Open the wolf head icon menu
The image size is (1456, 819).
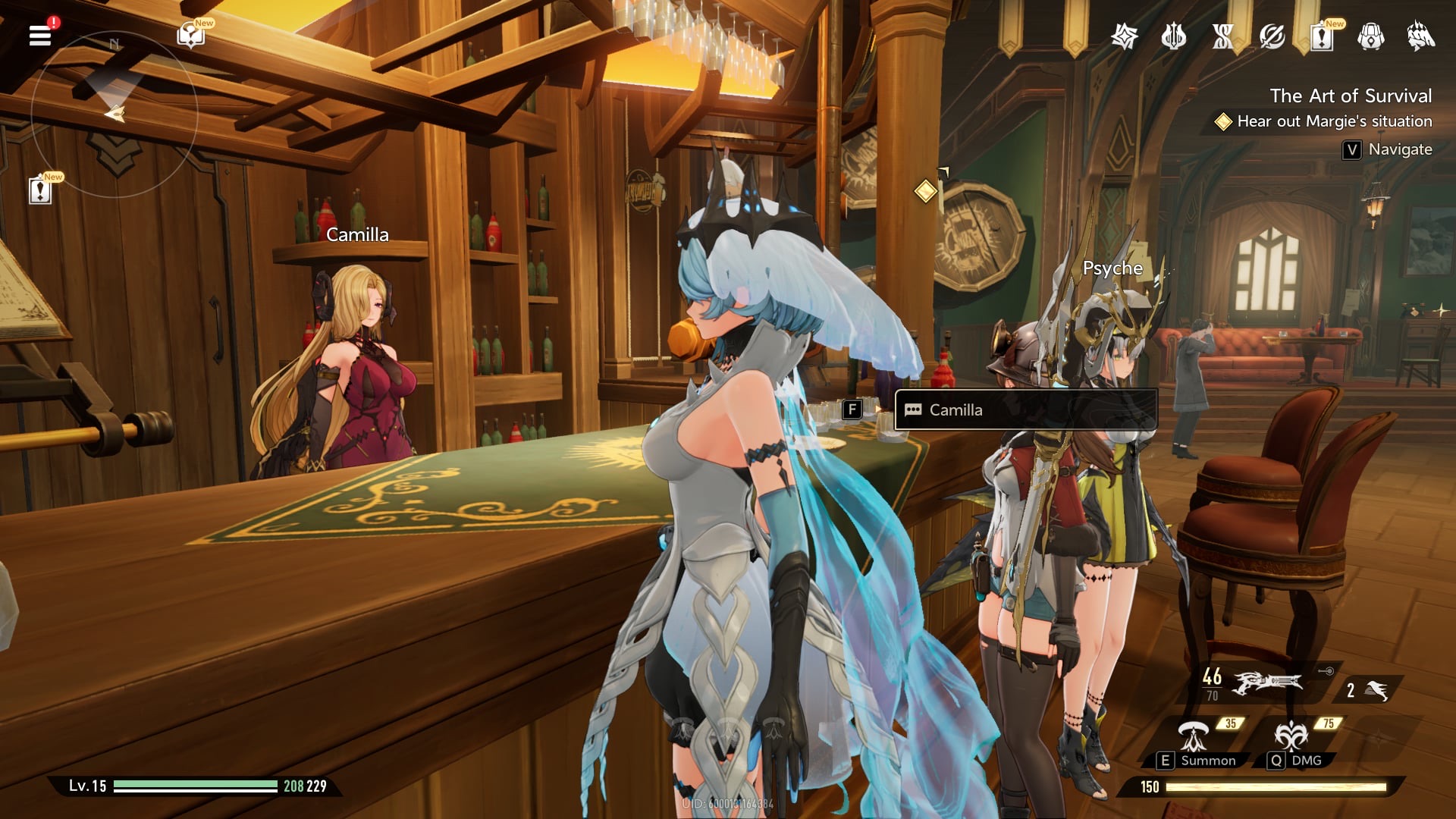point(1420,36)
